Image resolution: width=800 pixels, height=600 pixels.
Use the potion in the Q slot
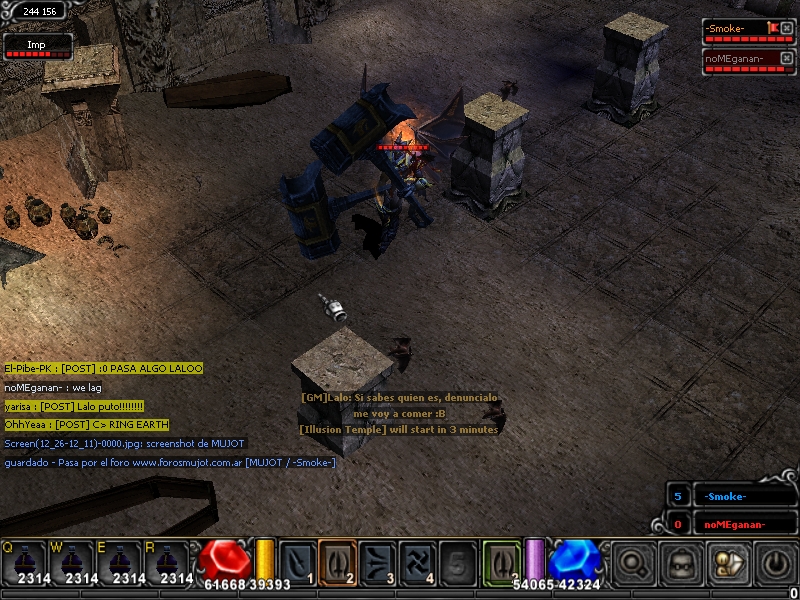tap(23, 561)
